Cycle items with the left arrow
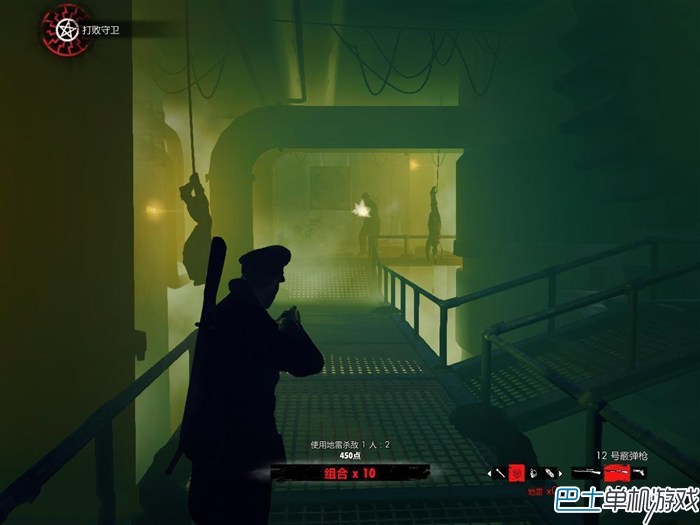Screen dimensions: 700x525 (490, 473)
